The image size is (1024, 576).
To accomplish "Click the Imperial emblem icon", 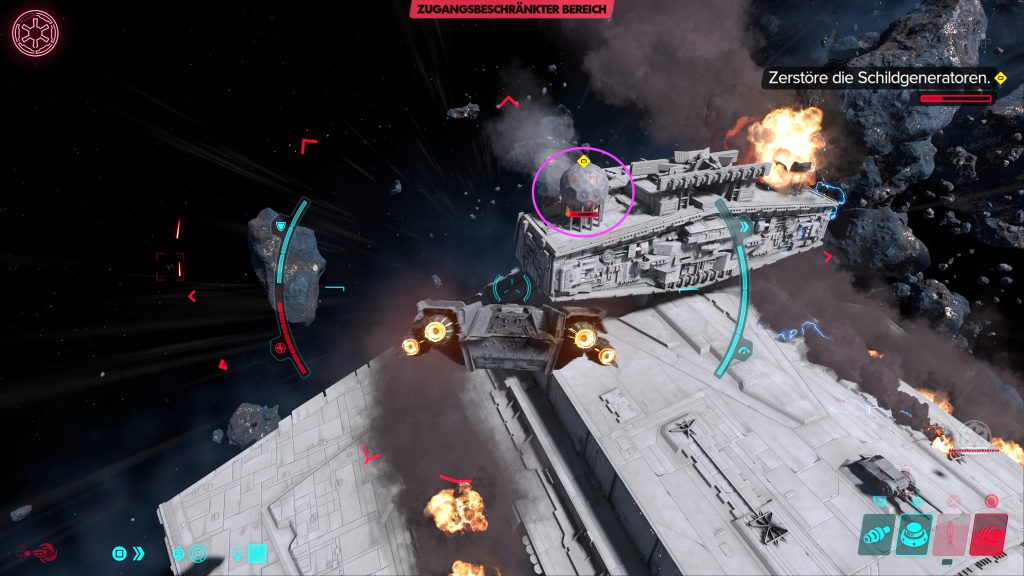I will 35,32.
